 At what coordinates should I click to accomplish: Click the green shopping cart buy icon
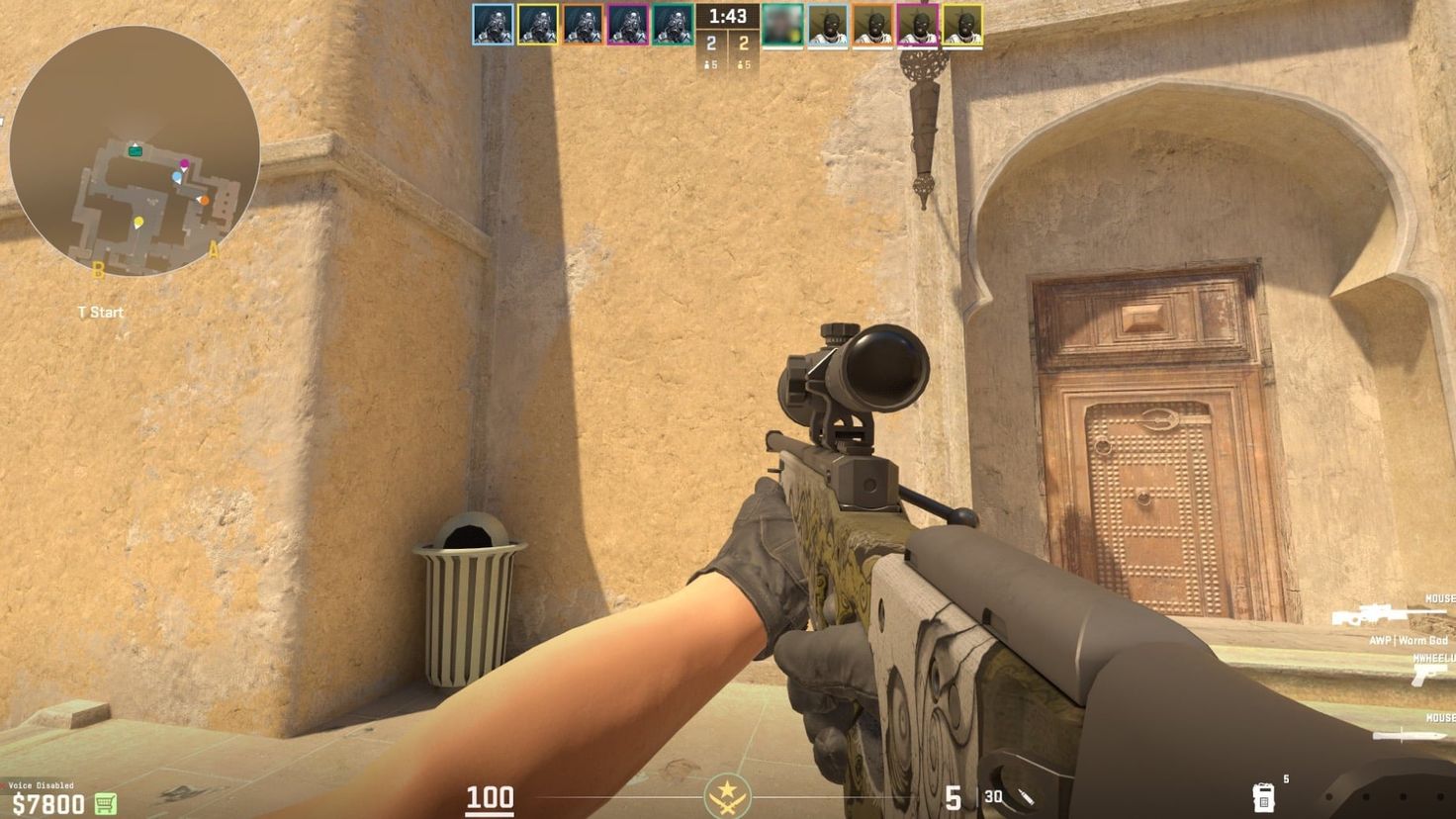point(105,802)
